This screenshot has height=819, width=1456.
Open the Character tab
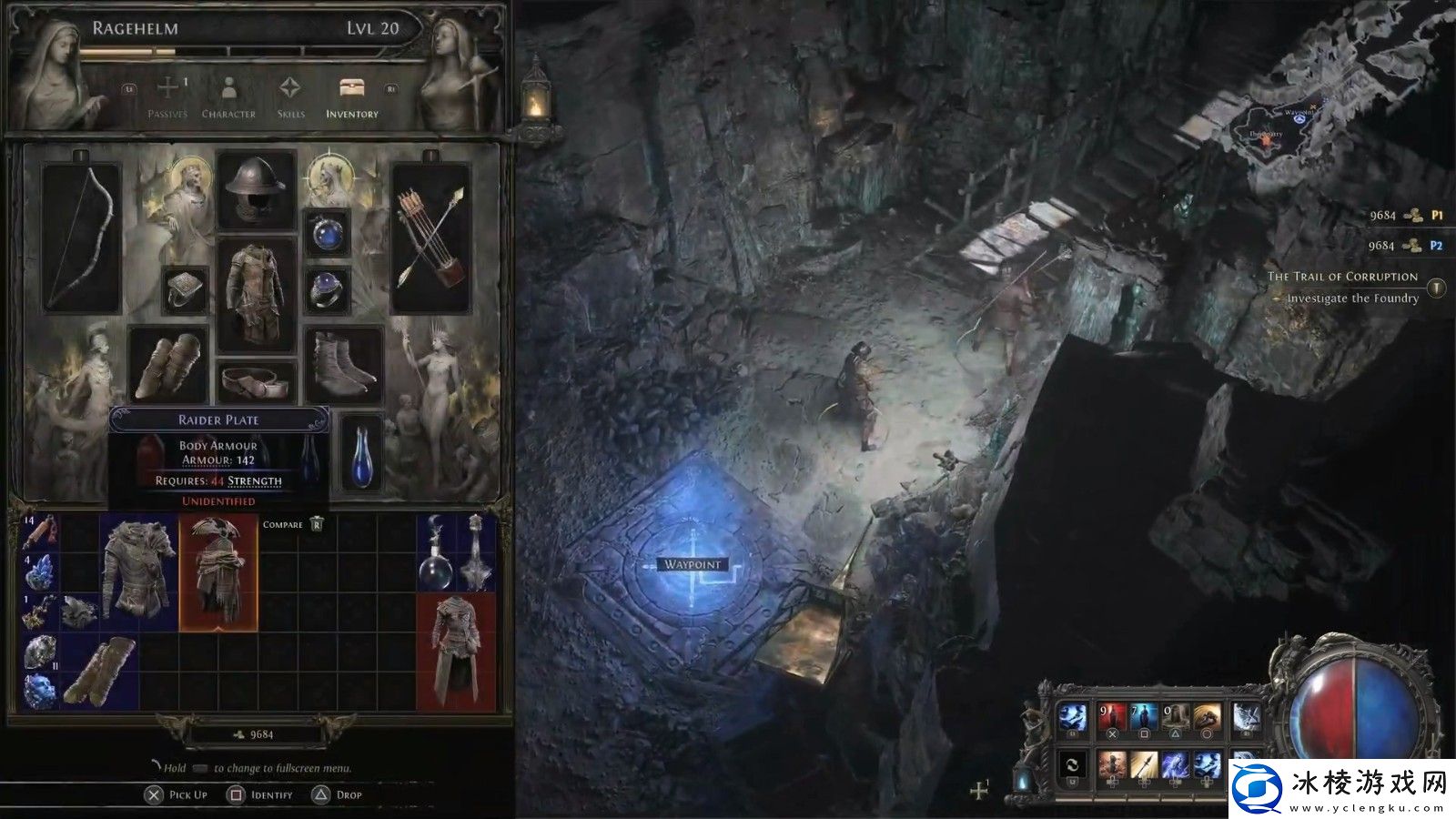(x=228, y=97)
